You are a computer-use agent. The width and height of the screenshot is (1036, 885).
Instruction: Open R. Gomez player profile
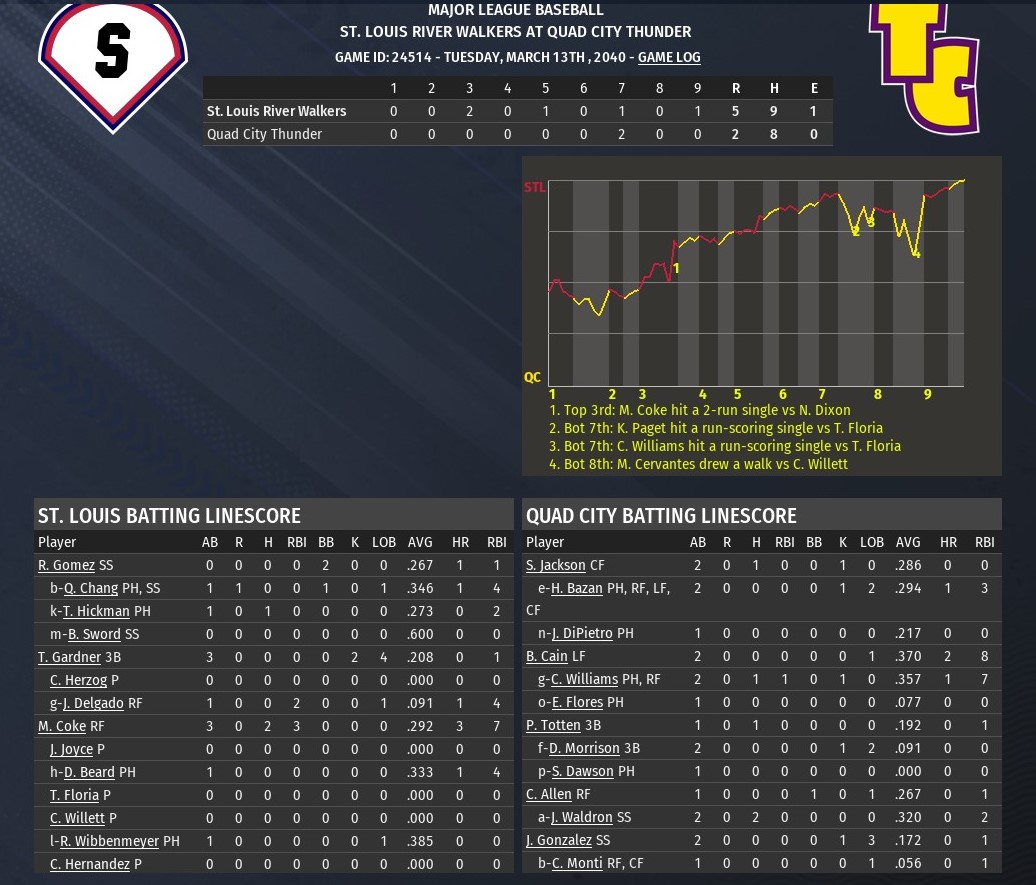pos(66,566)
